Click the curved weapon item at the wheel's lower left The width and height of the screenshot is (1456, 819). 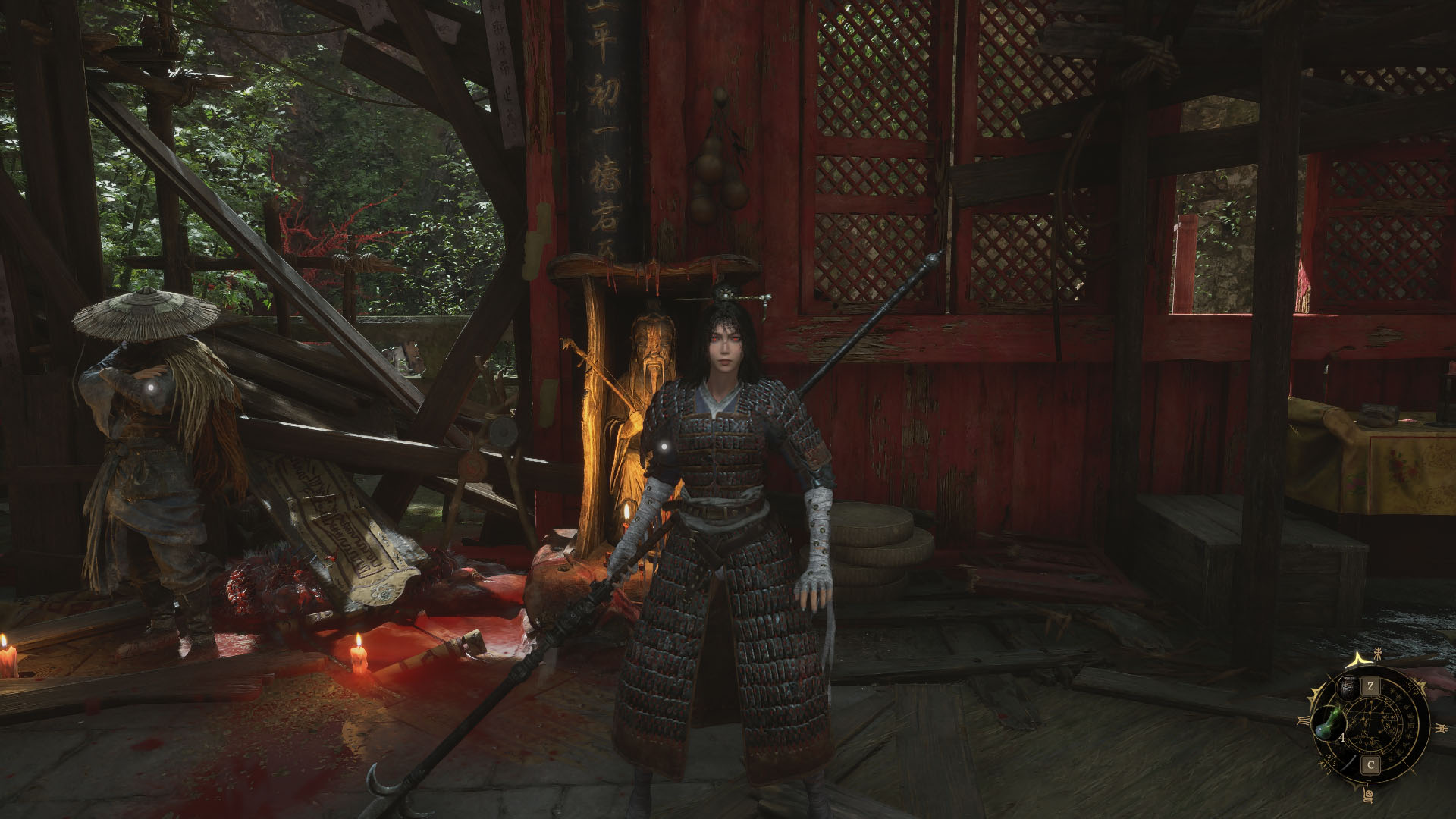tap(1348, 762)
